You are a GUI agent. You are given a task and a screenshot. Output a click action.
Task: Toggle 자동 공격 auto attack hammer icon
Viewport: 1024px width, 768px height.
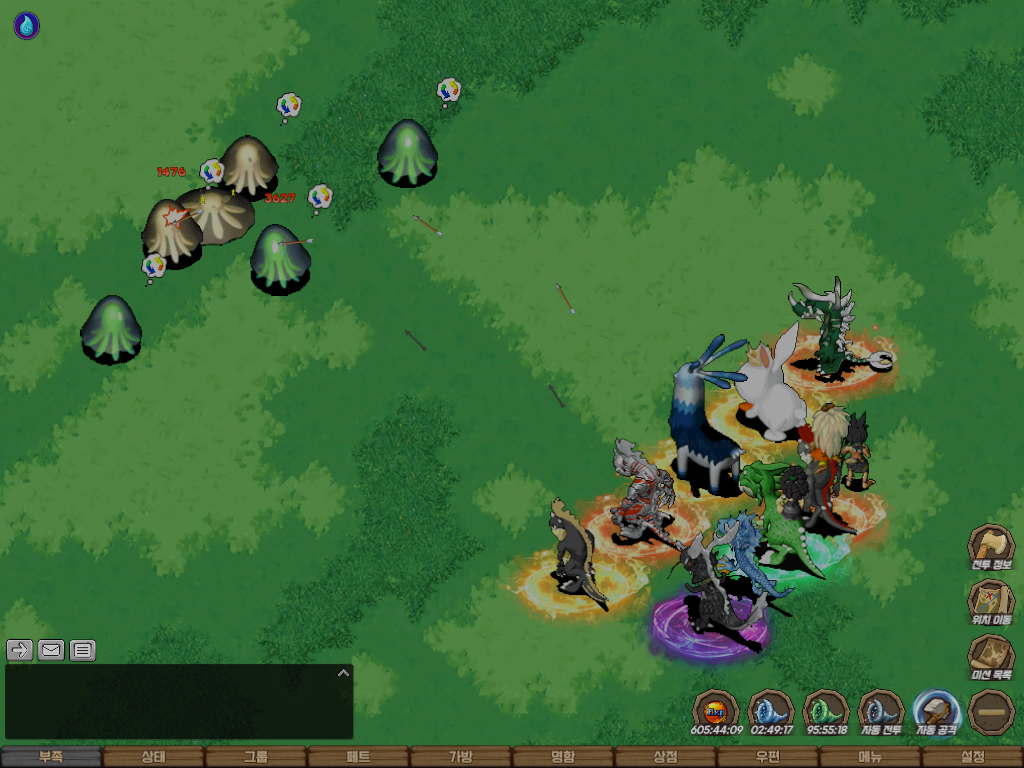[x=937, y=712]
